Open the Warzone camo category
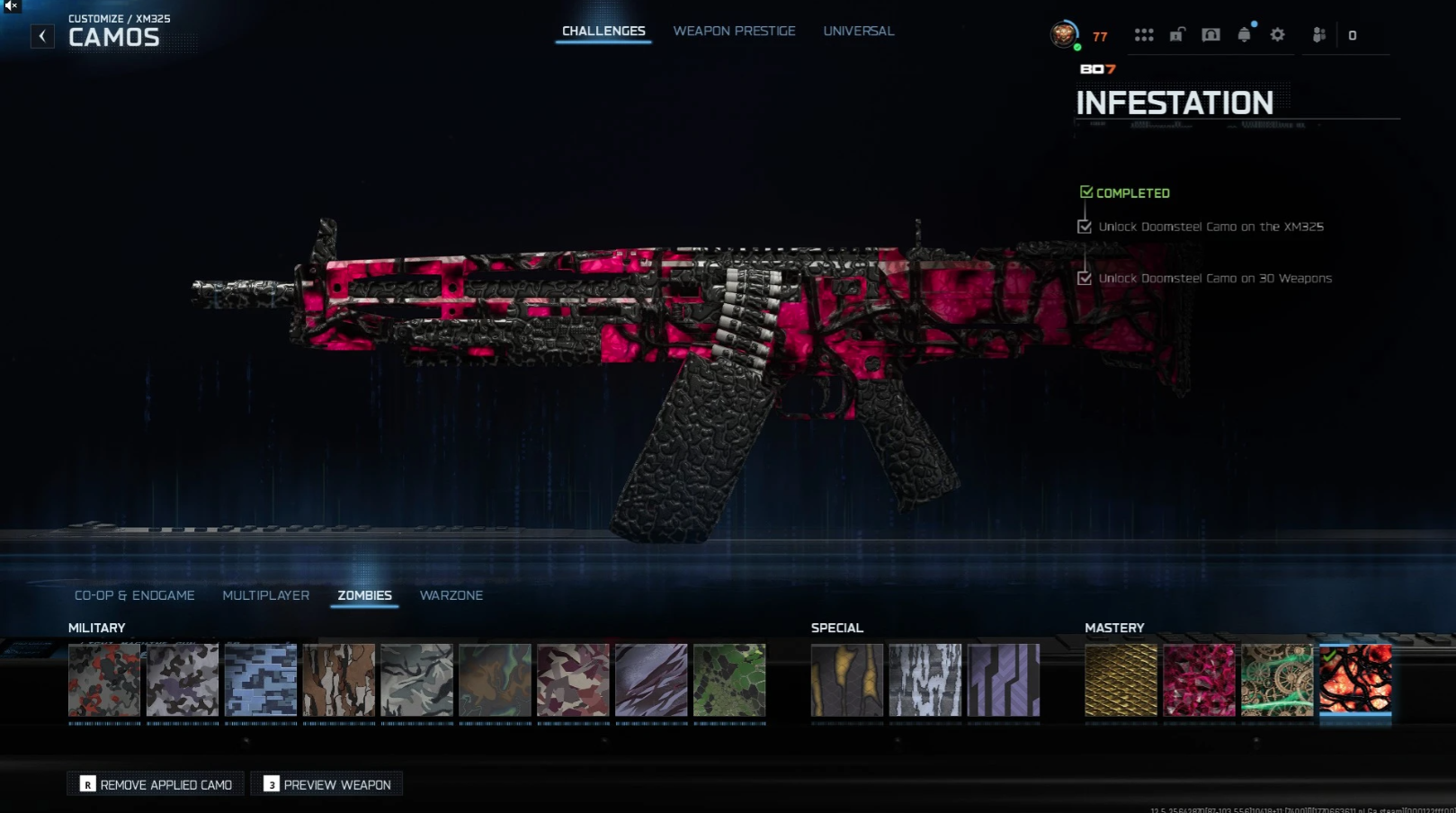The image size is (1456, 813). click(x=451, y=595)
